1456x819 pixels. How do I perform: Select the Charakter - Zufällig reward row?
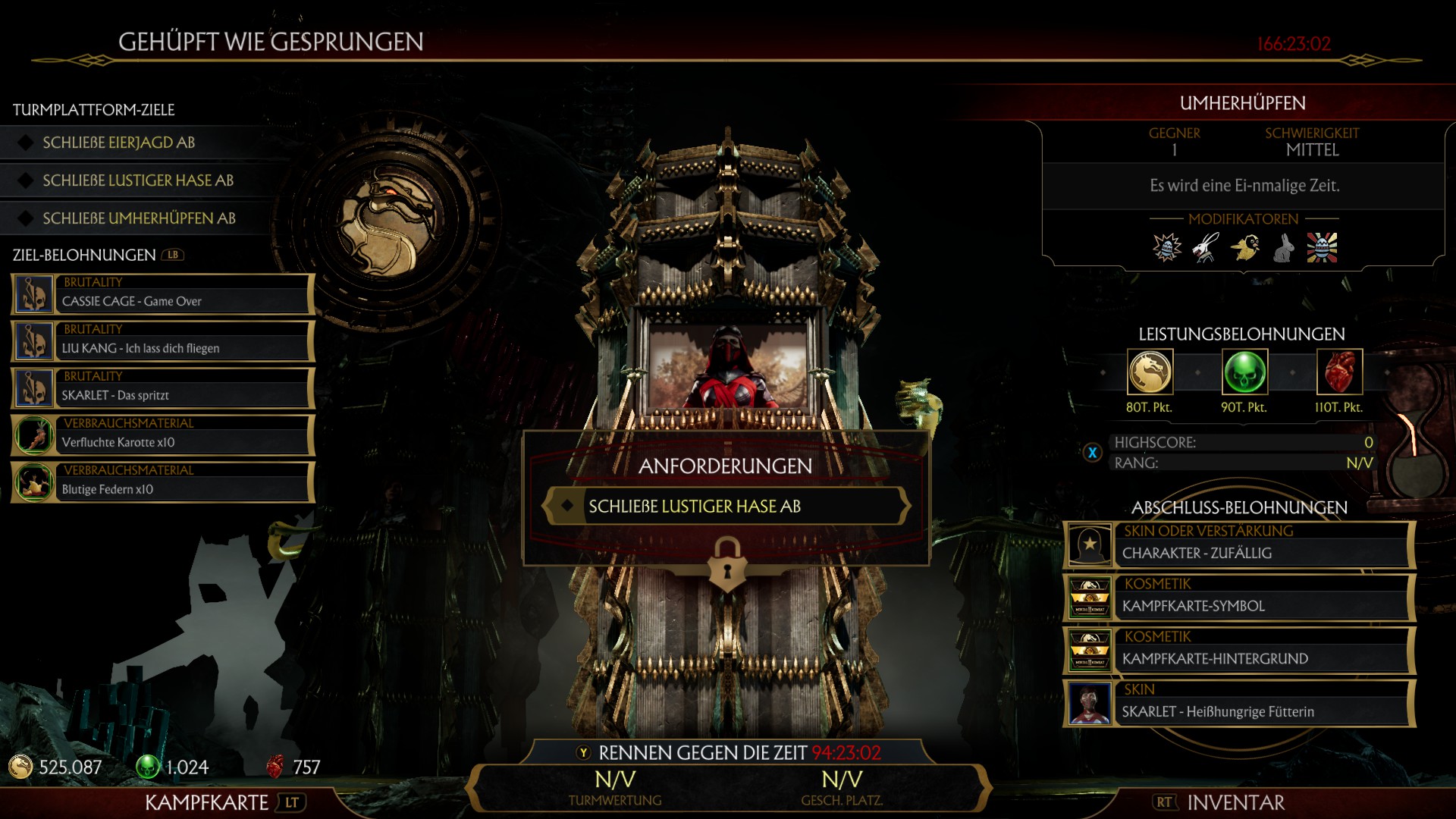pyautogui.click(x=1239, y=544)
